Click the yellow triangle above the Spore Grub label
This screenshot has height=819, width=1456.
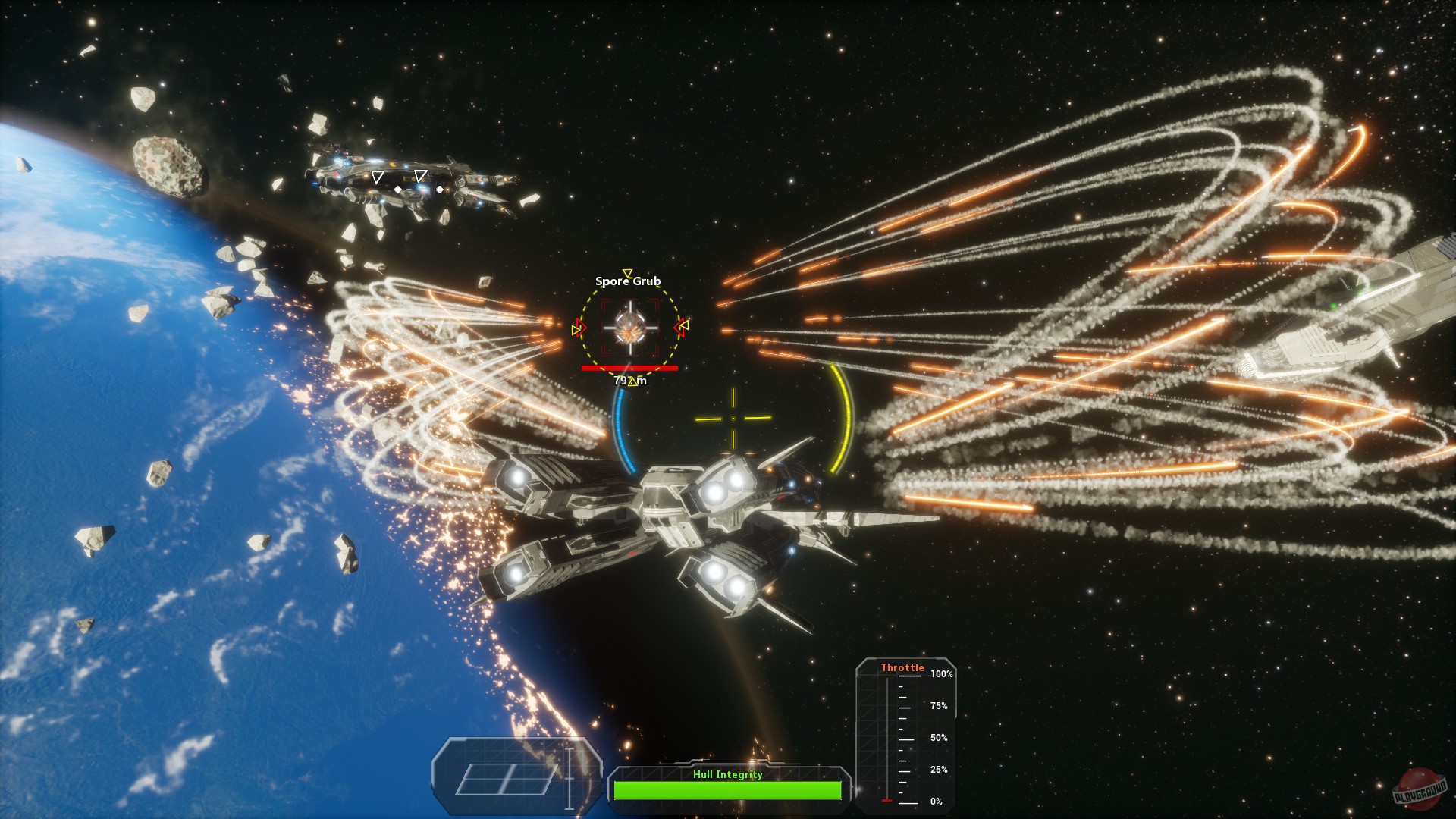[627, 272]
